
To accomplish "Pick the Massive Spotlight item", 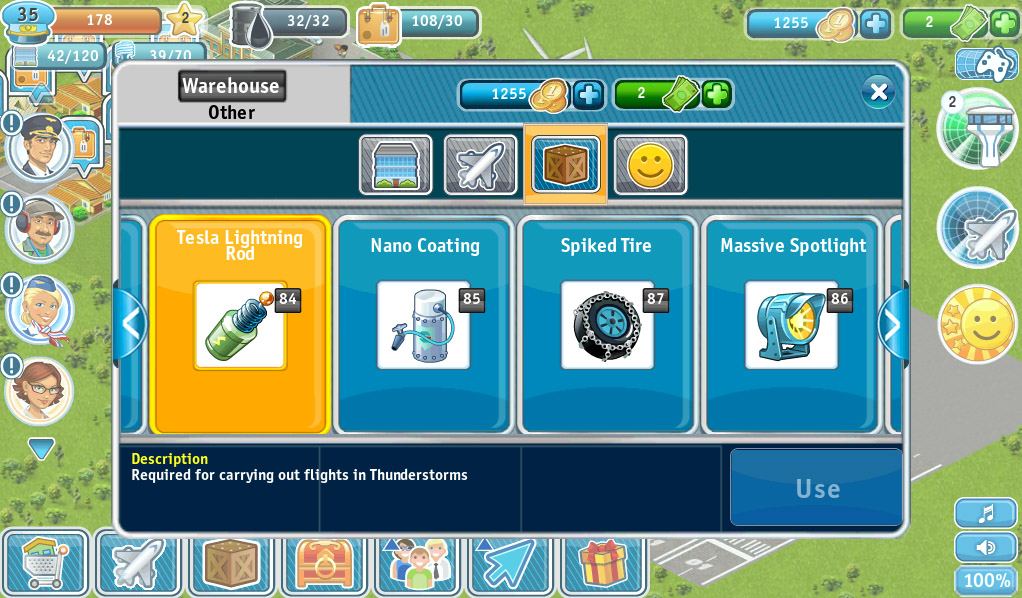I will (x=792, y=325).
